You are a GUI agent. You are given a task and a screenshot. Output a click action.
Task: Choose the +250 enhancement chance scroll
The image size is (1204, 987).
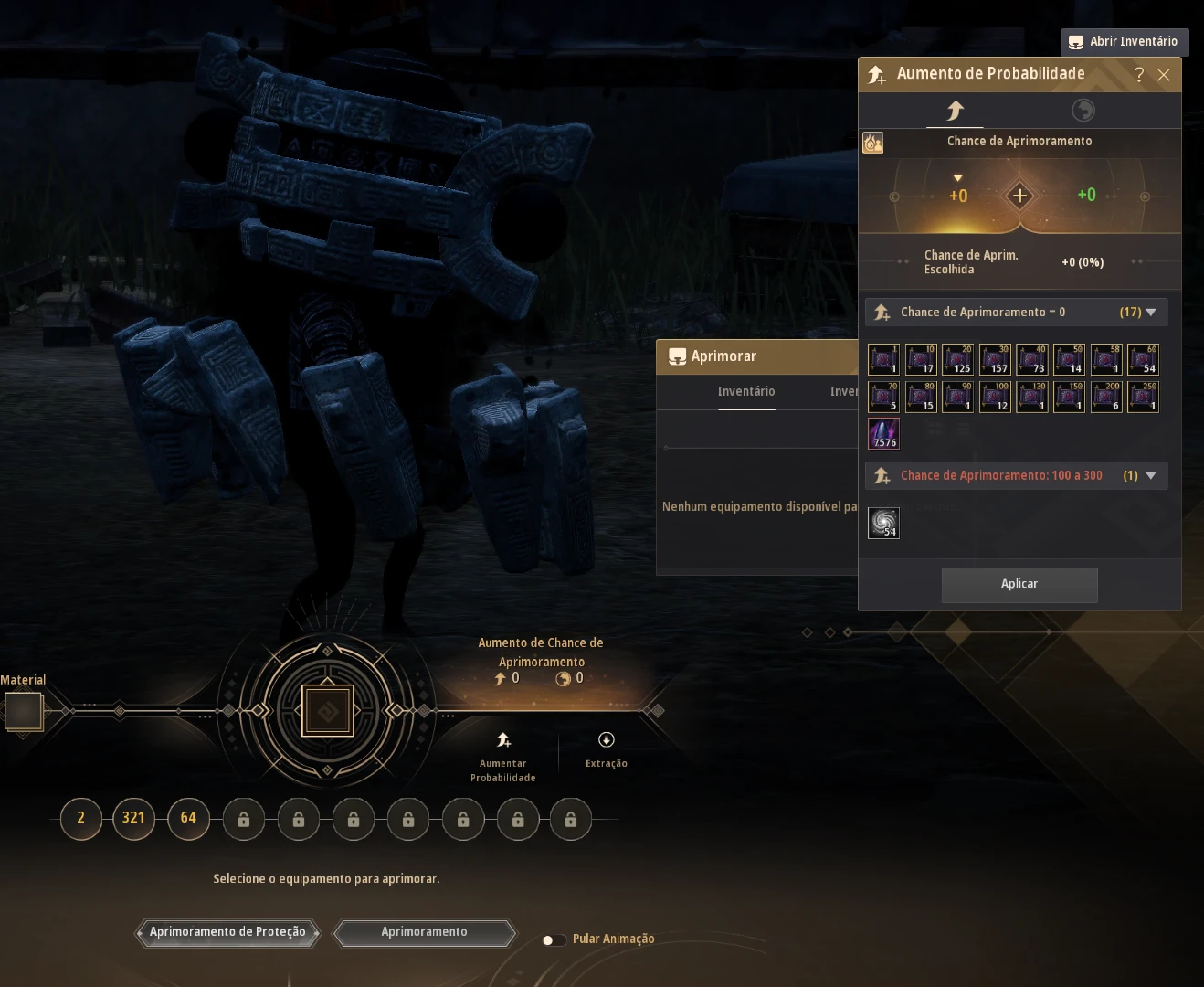pos(1143,397)
